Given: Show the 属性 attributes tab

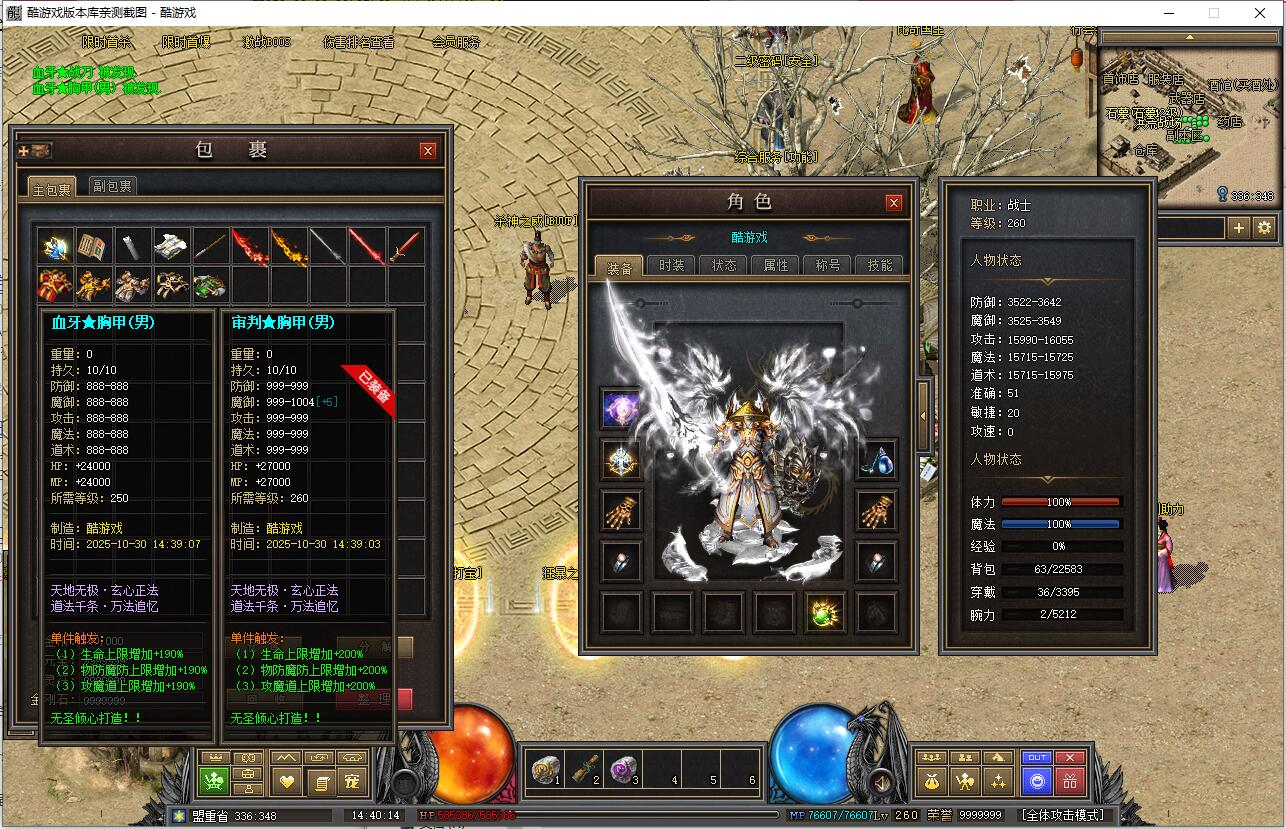Looking at the screenshot, I should (x=776, y=266).
